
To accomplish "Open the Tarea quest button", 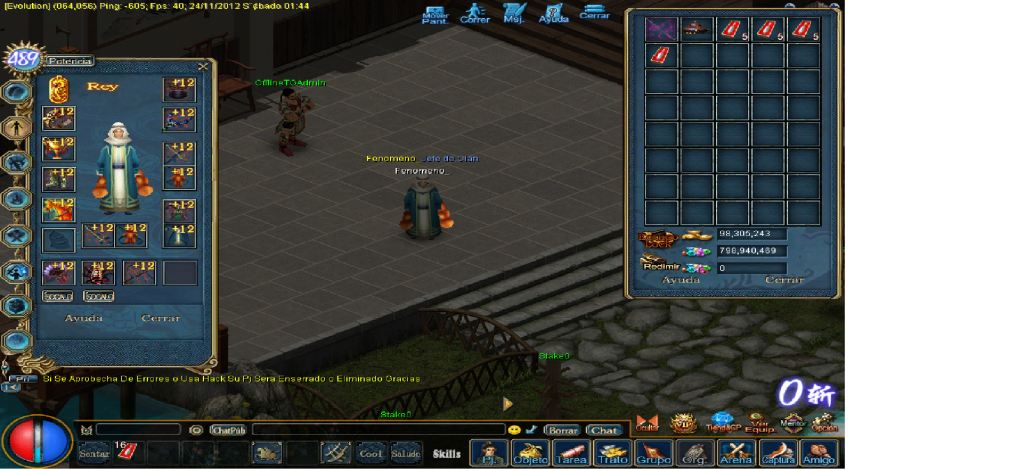I will click(x=569, y=453).
